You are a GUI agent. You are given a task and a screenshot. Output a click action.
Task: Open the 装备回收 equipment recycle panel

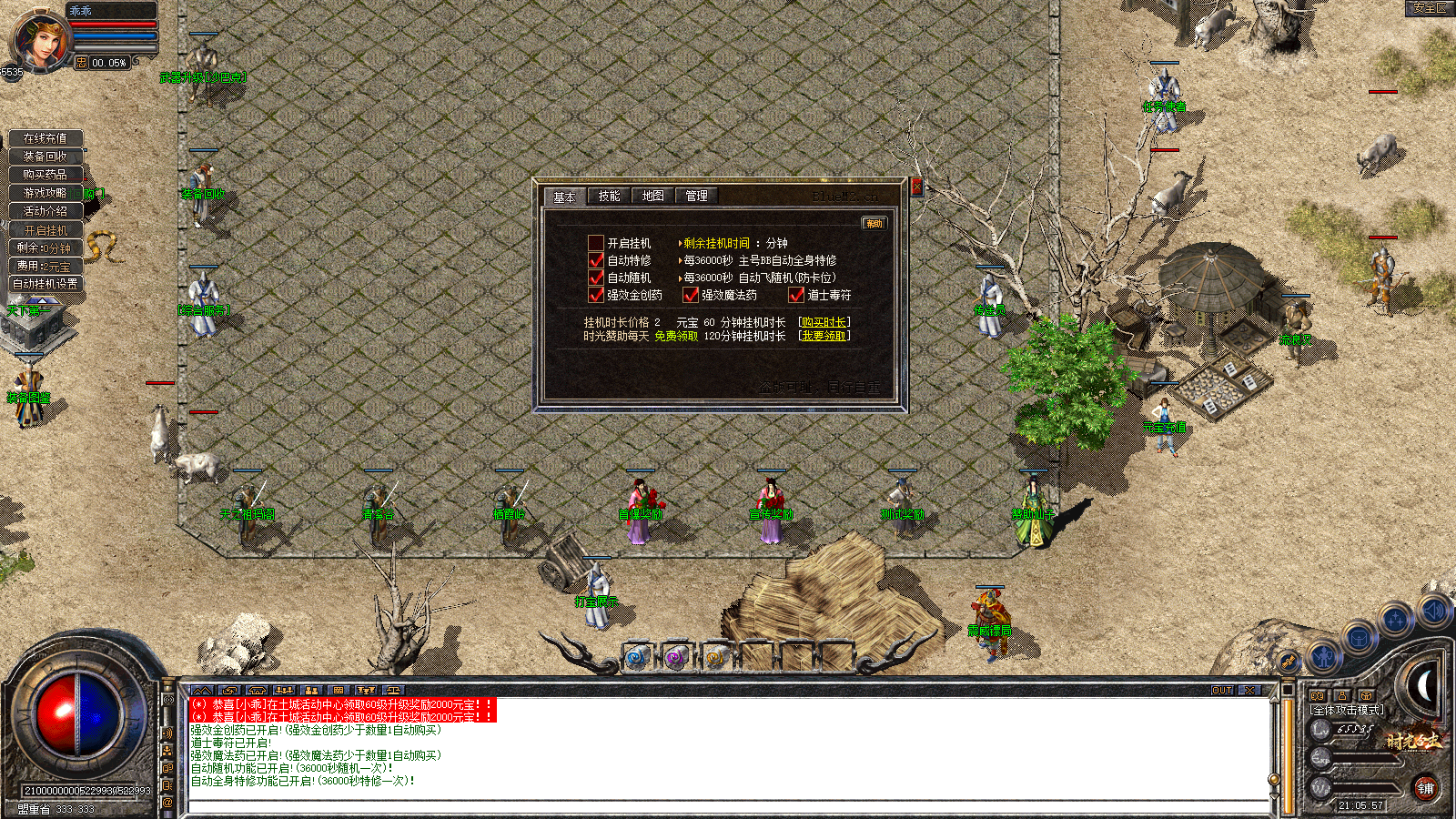48,157
